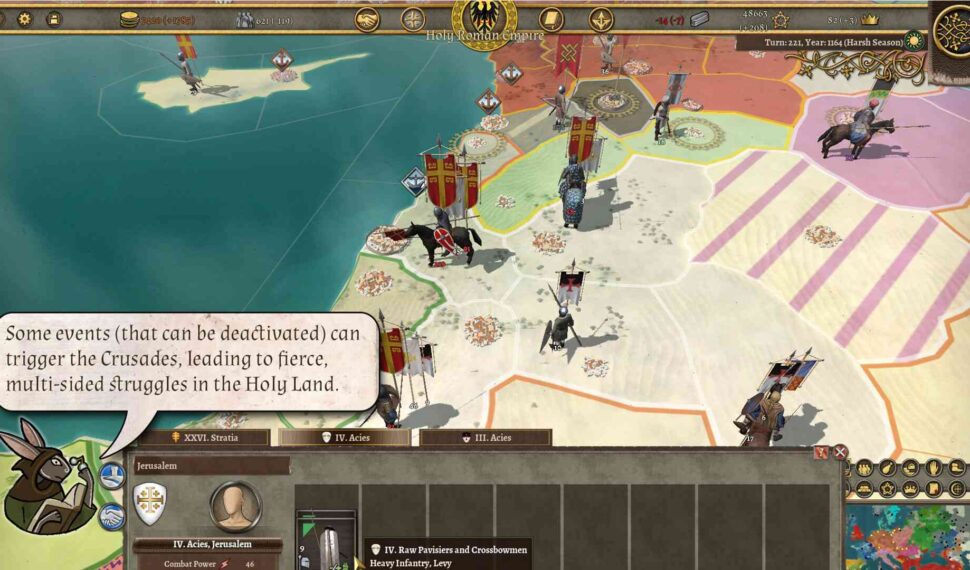This screenshot has height=570, width=970.
Task: Select the Raw Pavisiers and Crossbowmen unit card
Action: 326,541
